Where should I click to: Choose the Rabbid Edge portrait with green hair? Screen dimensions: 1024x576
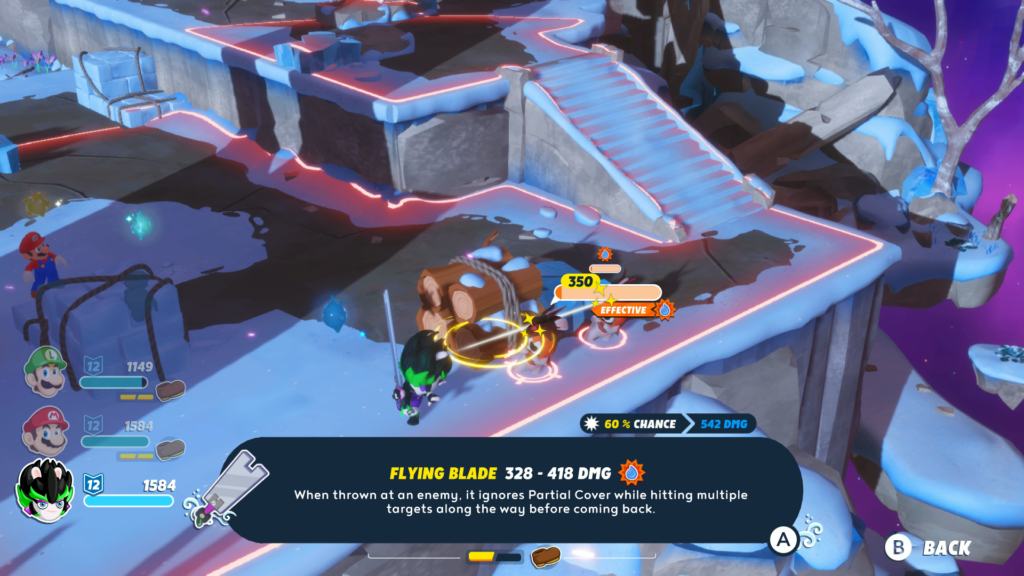46,488
